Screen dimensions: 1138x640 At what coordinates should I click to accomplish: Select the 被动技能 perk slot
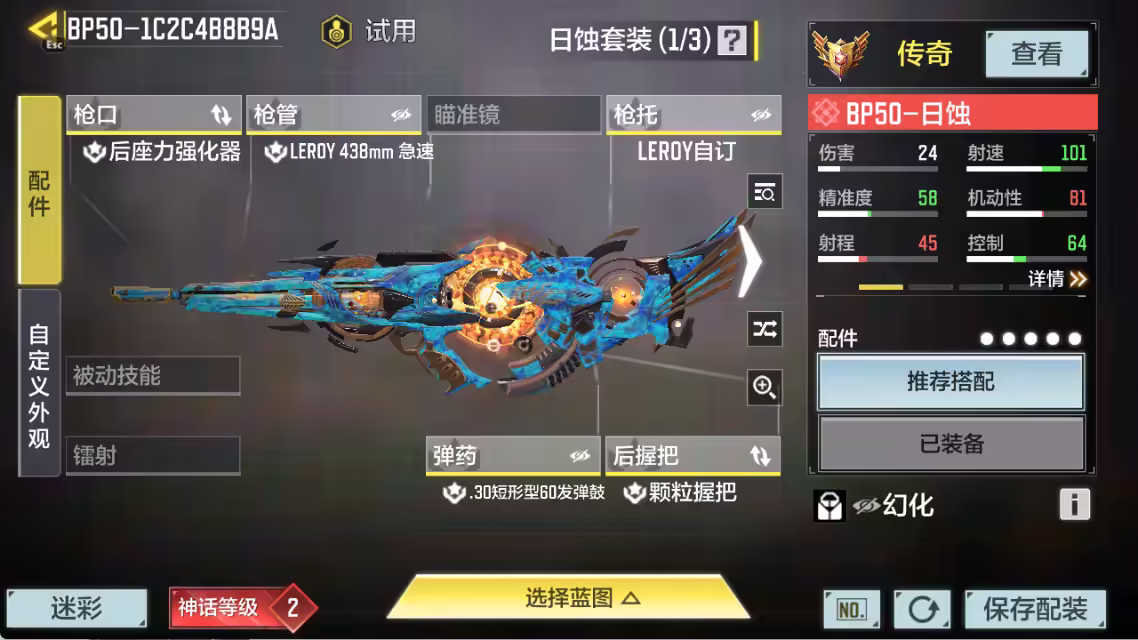click(153, 376)
